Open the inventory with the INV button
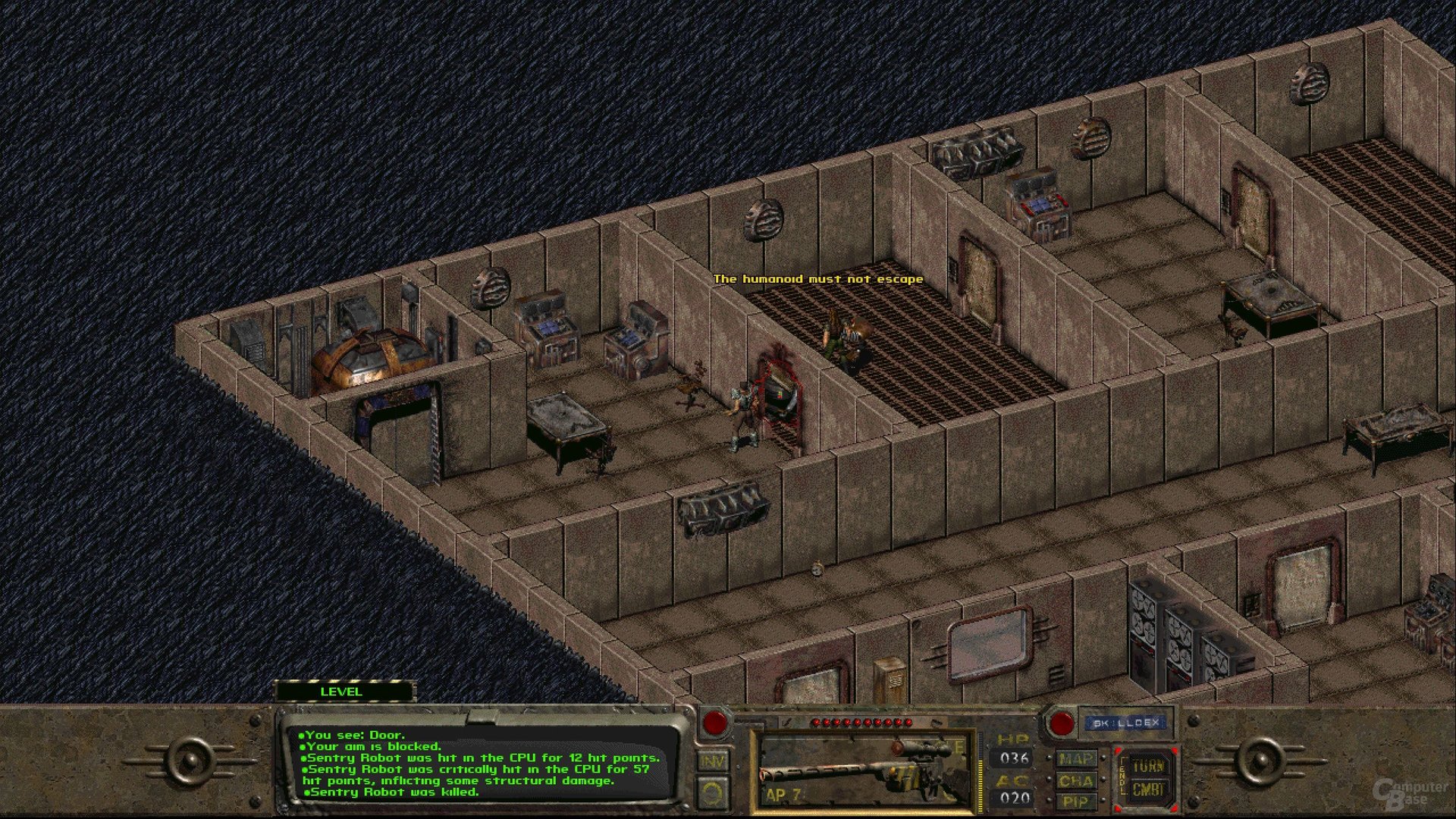The height and width of the screenshot is (819, 1456). 714,760
